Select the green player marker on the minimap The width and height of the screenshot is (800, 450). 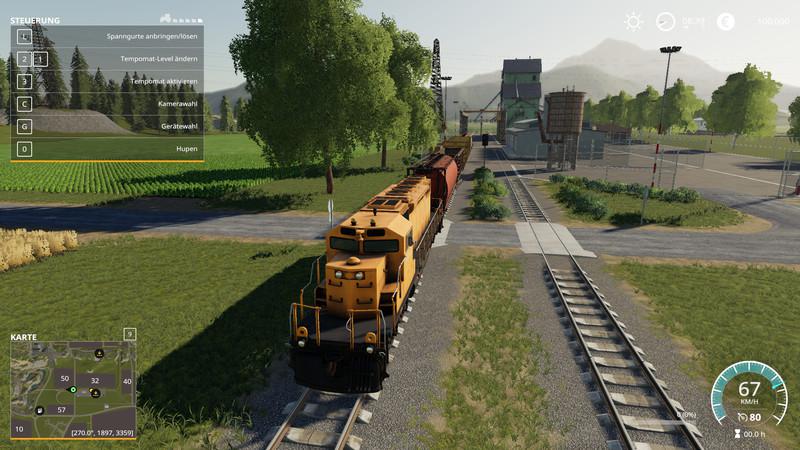(72, 388)
